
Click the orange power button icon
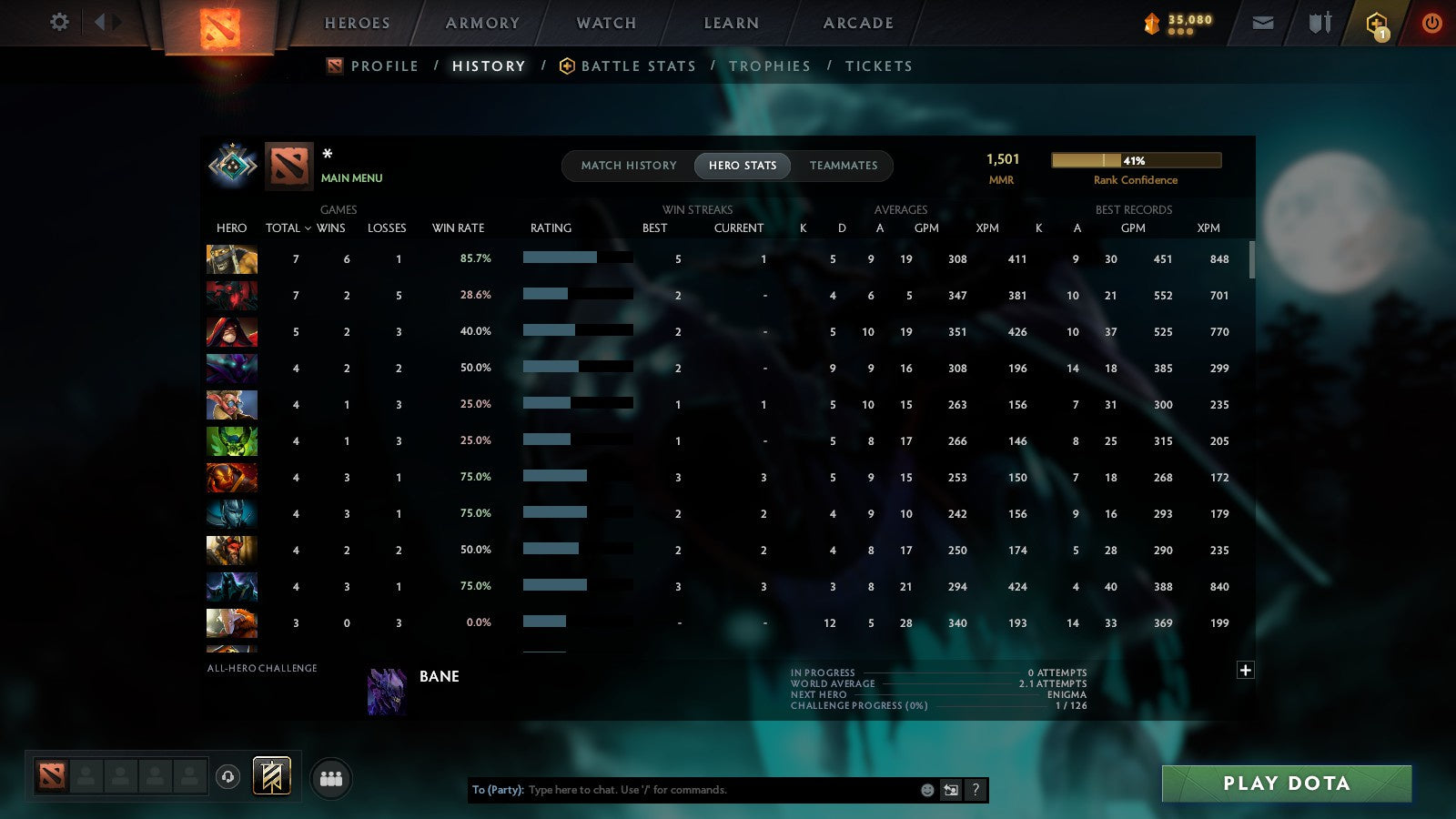click(1431, 22)
